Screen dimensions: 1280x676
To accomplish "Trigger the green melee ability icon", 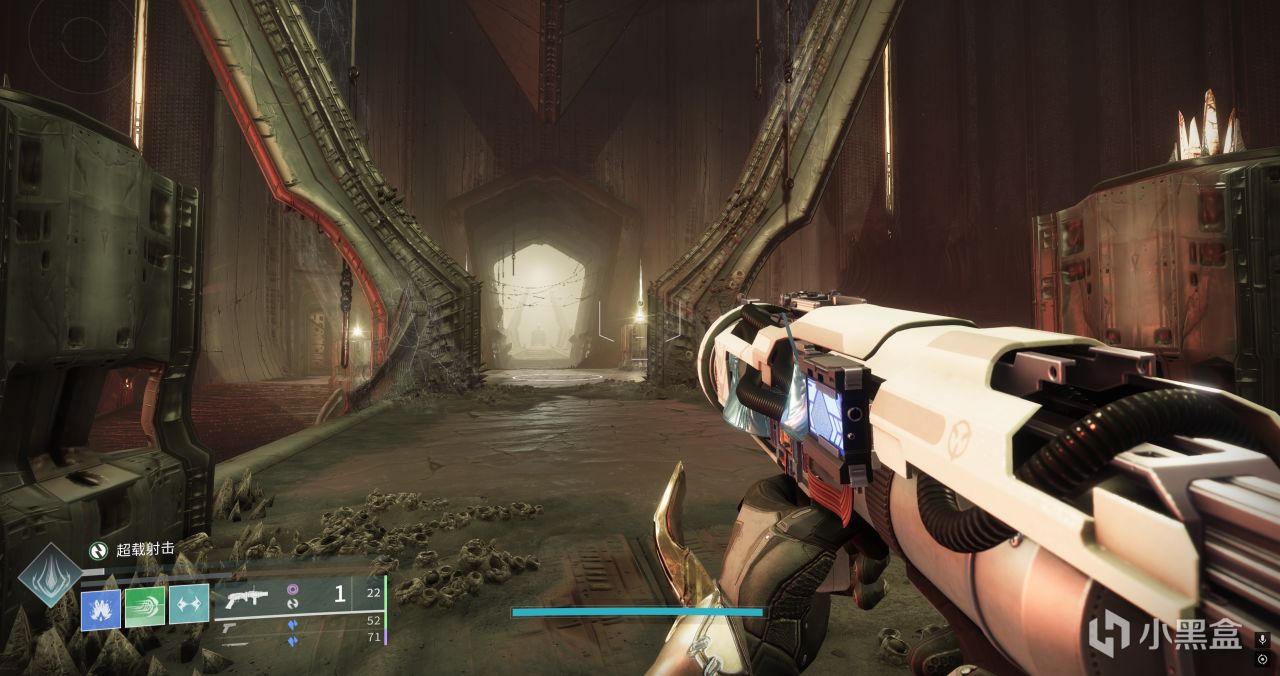I will [145, 607].
